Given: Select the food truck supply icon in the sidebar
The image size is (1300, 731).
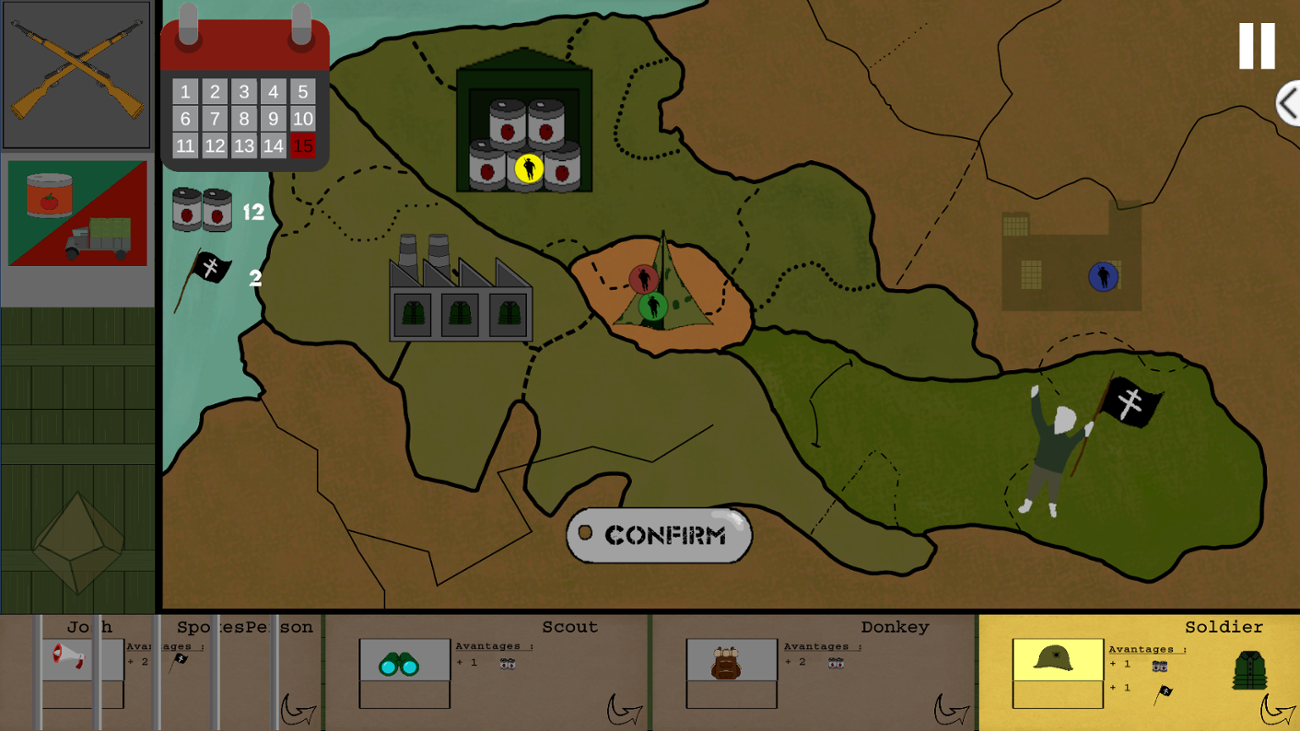Looking at the screenshot, I should pos(77,215).
